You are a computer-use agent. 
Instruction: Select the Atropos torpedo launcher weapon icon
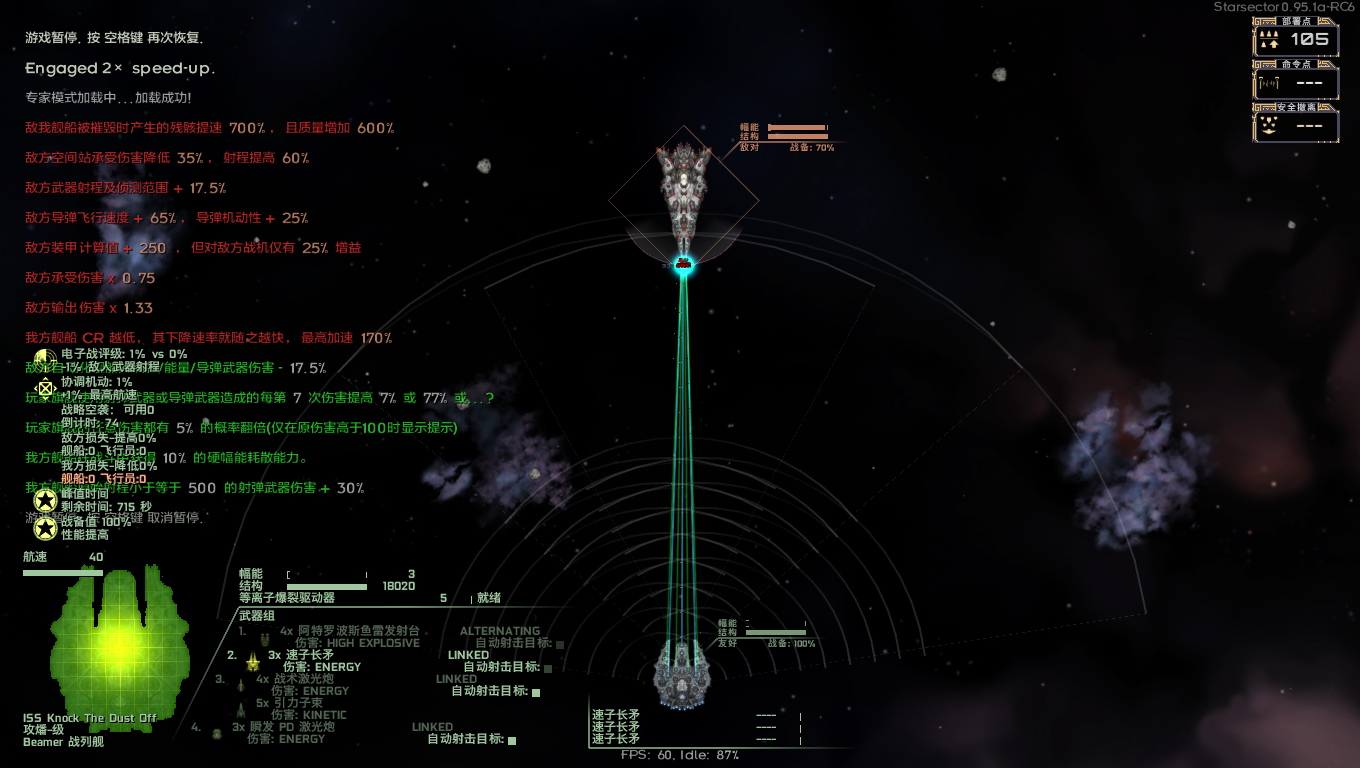point(265,639)
